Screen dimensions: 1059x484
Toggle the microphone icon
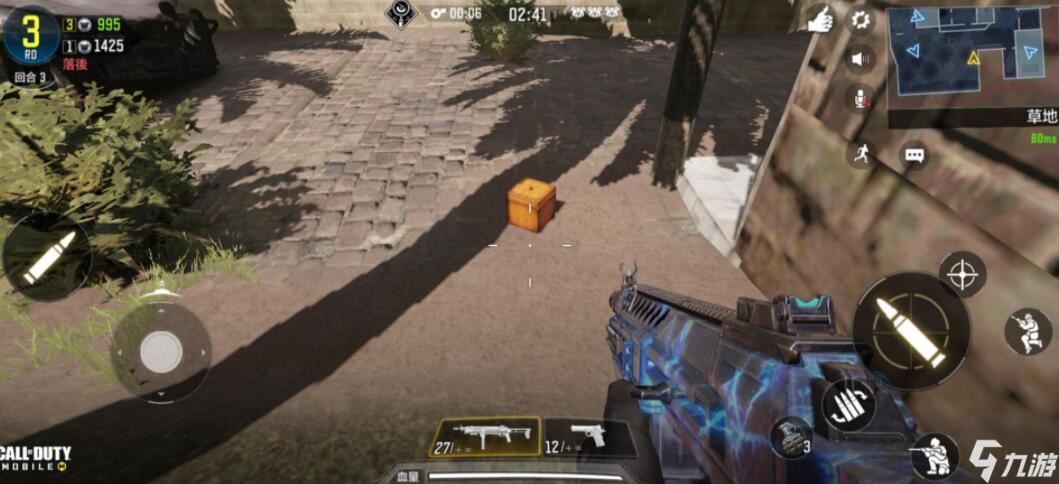[x=860, y=97]
